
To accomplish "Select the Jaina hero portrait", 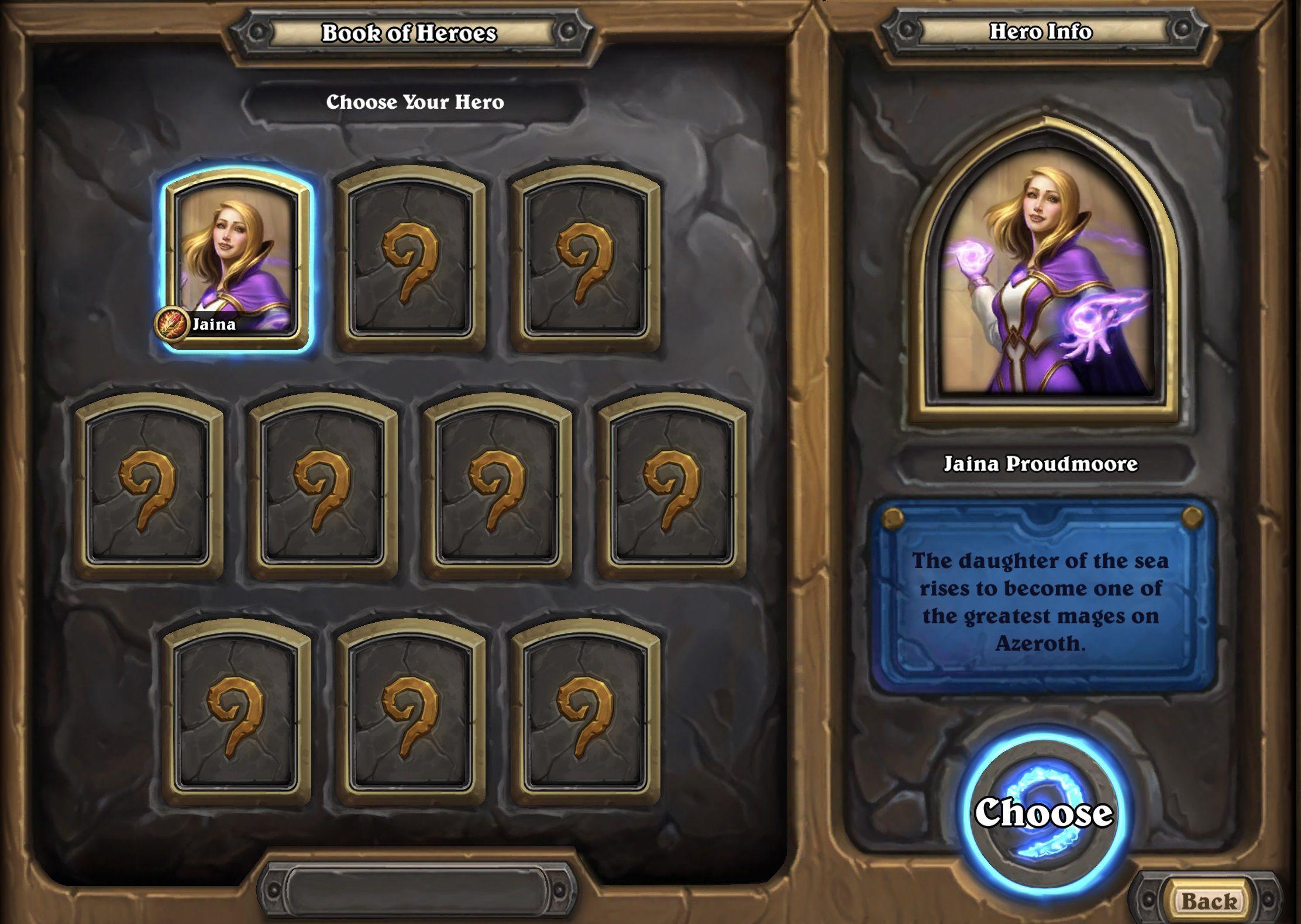I will pos(236,260).
